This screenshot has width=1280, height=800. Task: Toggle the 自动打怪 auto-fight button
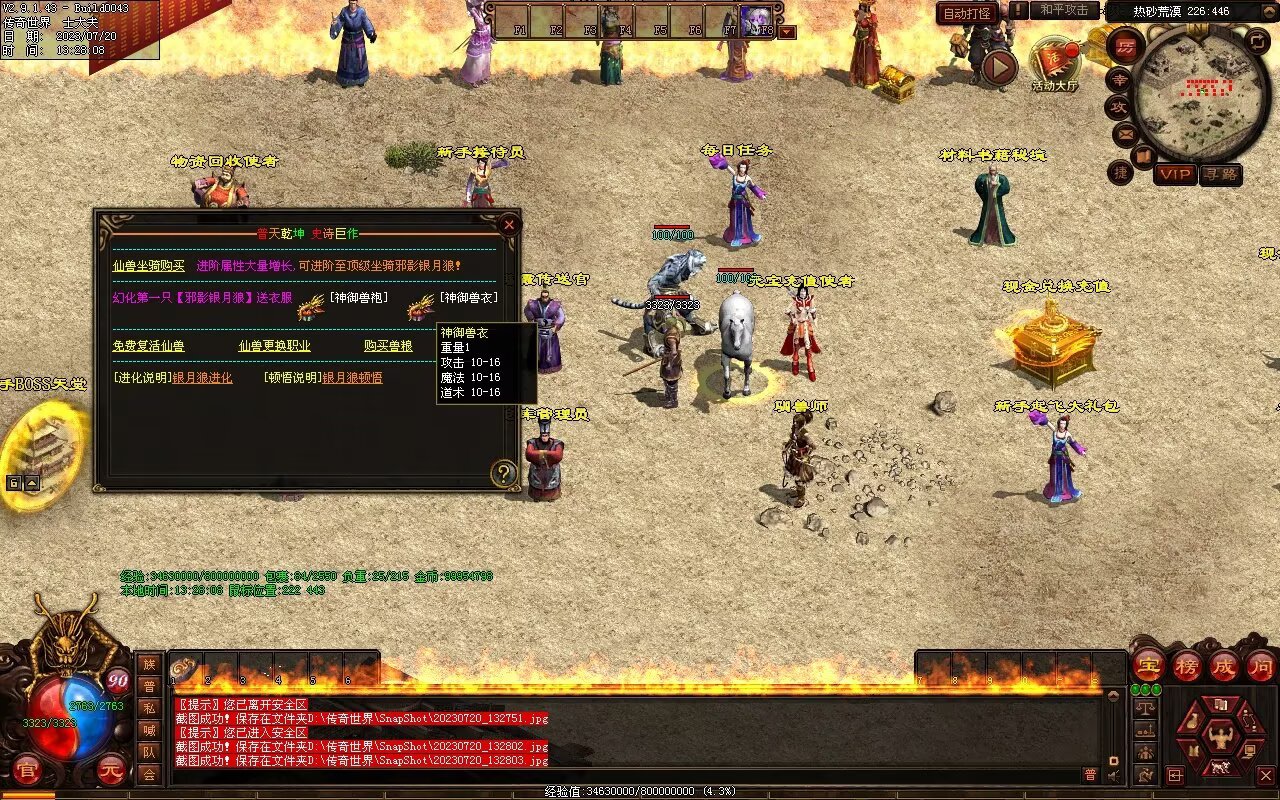[x=967, y=13]
